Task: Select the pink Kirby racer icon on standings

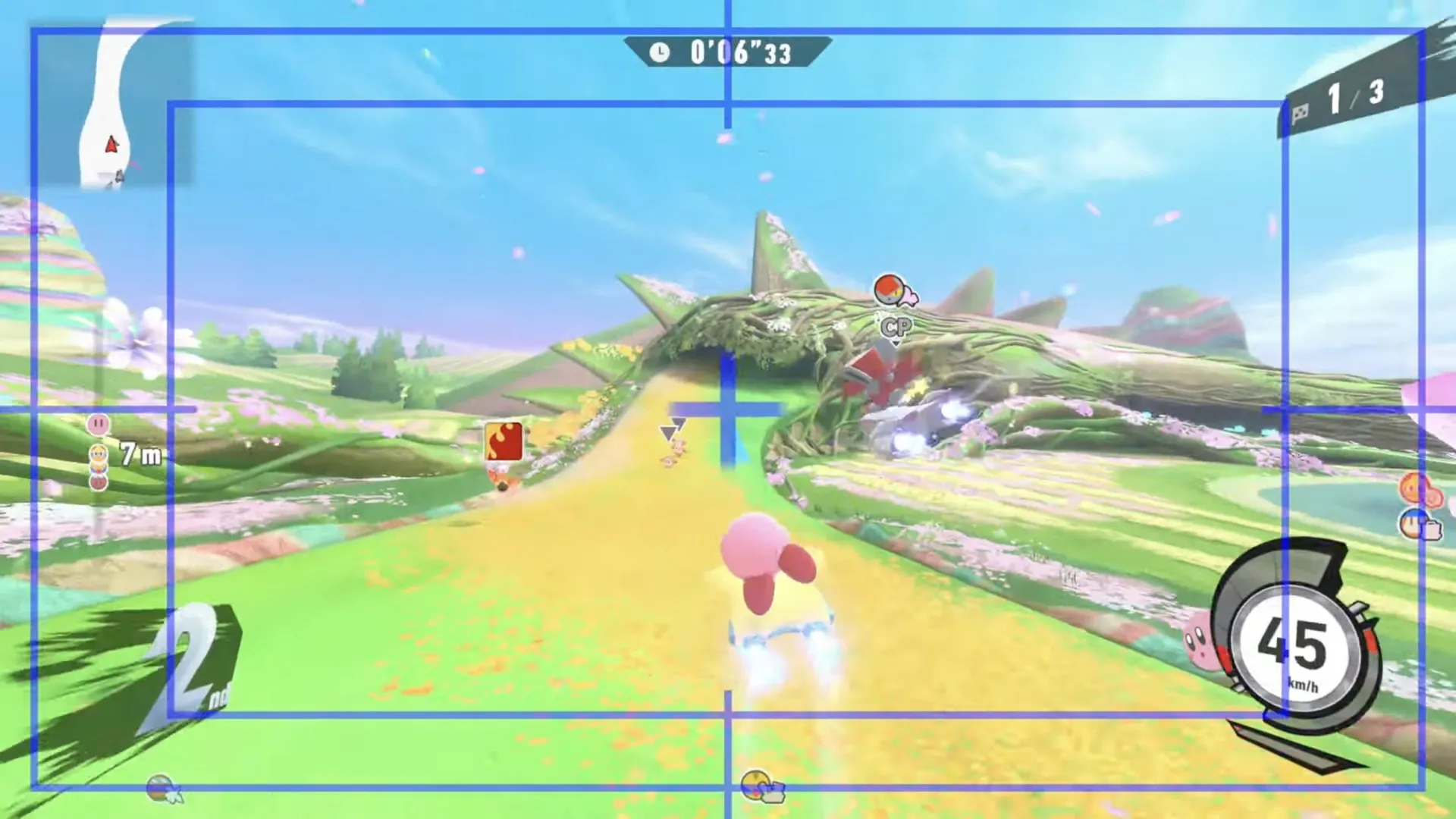Action: coord(97,425)
